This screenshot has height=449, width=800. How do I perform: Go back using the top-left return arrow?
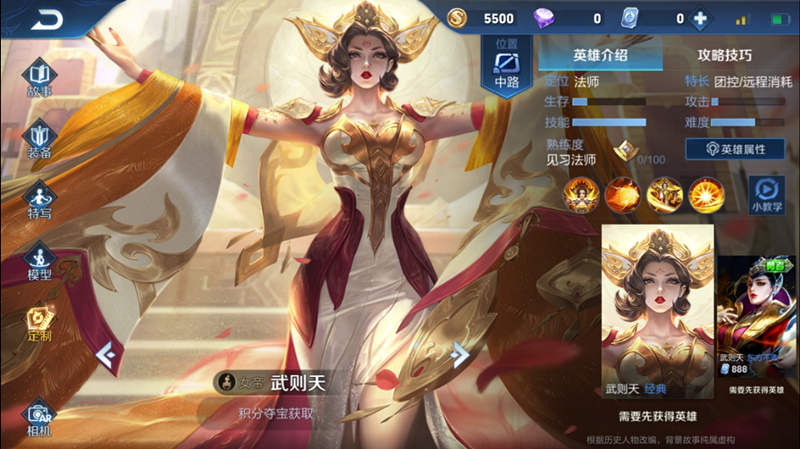point(46,19)
